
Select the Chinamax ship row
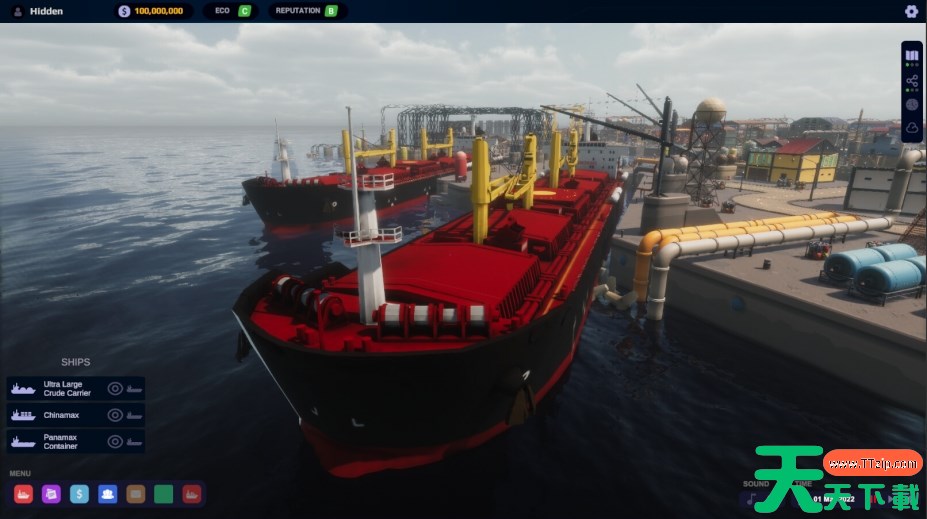click(60, 415)
